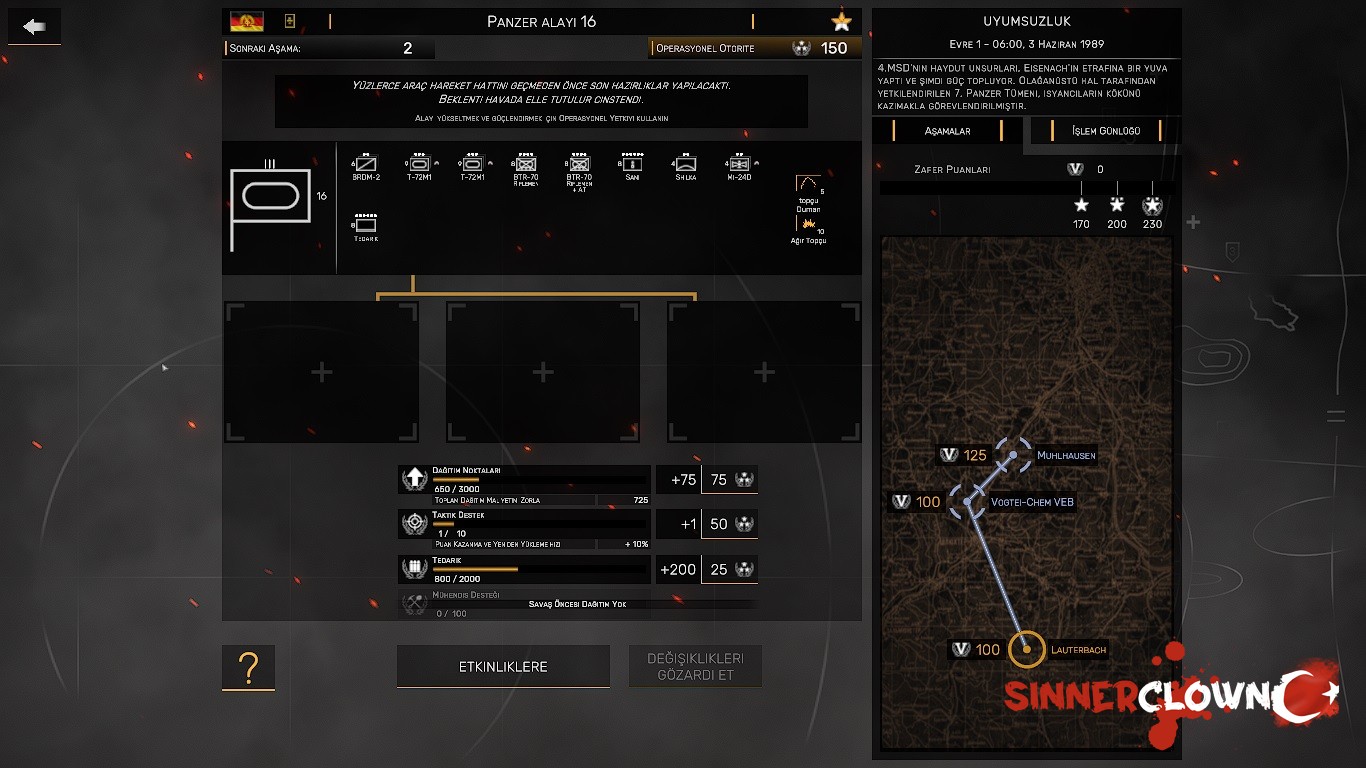Select the BRDM-2 unit icon
Viewport: 1366px width, 768px height.
[x=366, y=164]
